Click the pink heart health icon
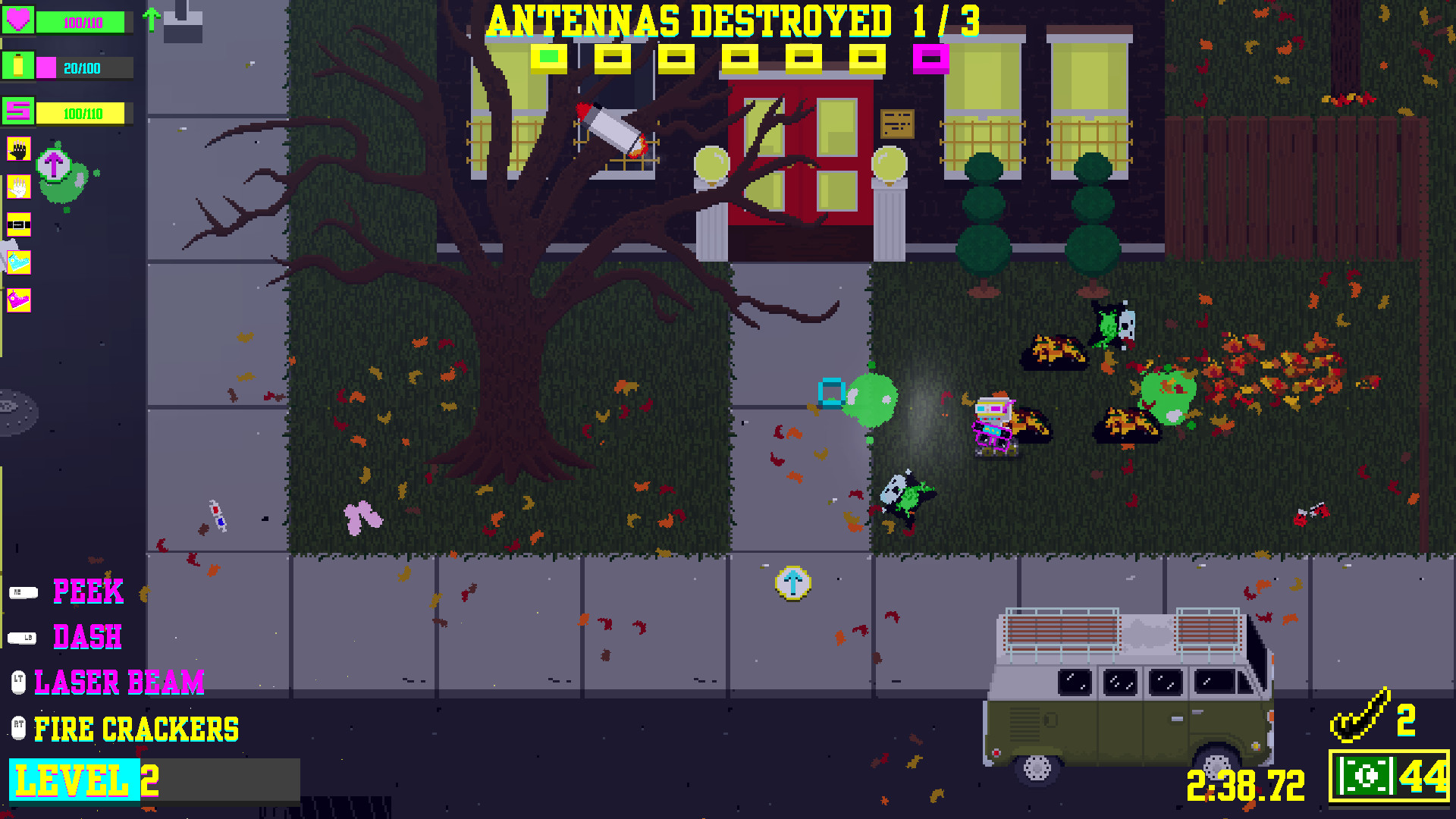This screenshot has width=1456, height=819. tap(19, 21)
